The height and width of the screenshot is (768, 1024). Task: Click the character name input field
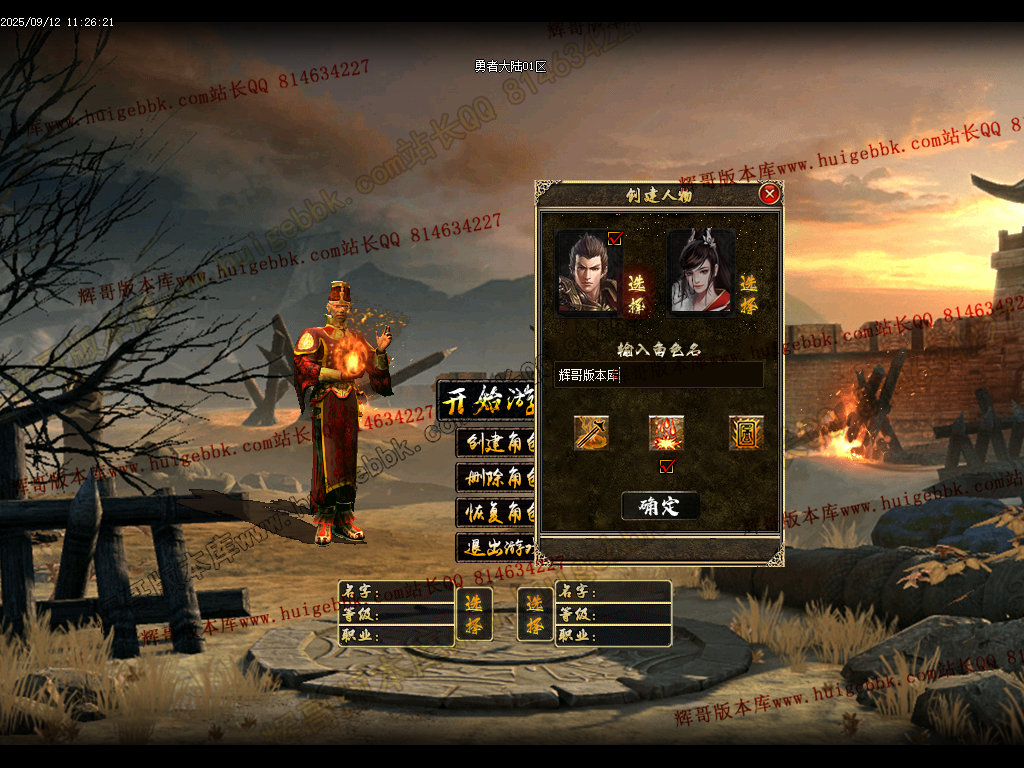(x=659, y=375)
